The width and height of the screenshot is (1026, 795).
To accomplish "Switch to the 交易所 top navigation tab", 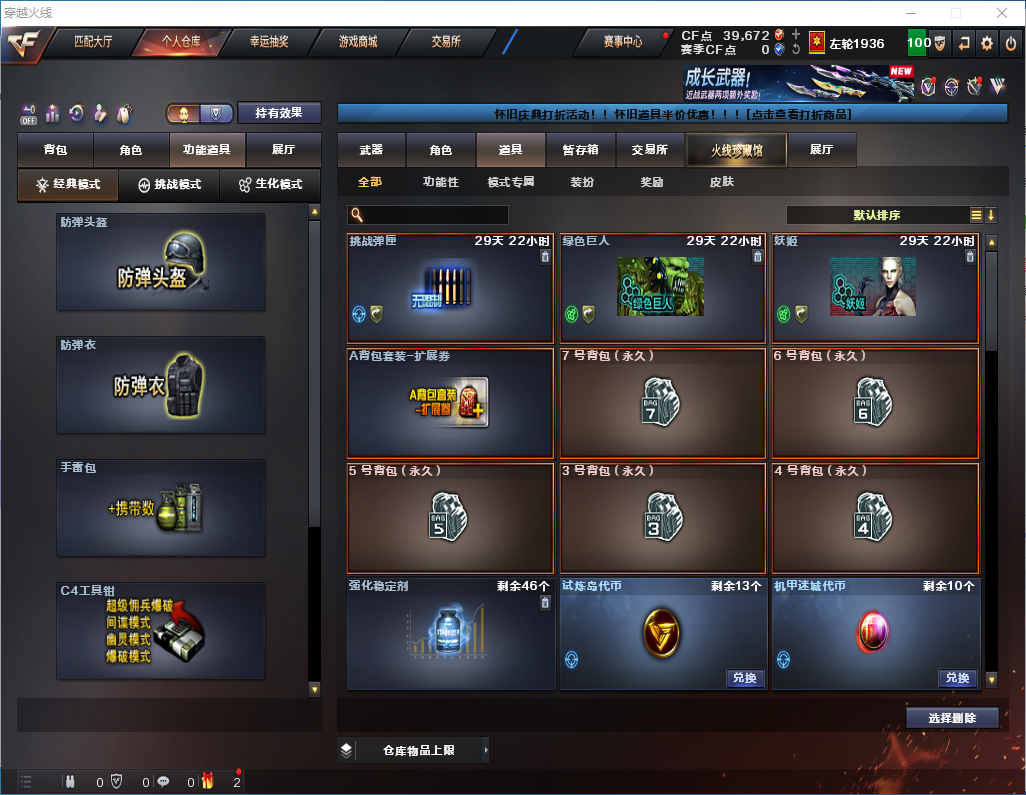I will click(x=446, y=42).
